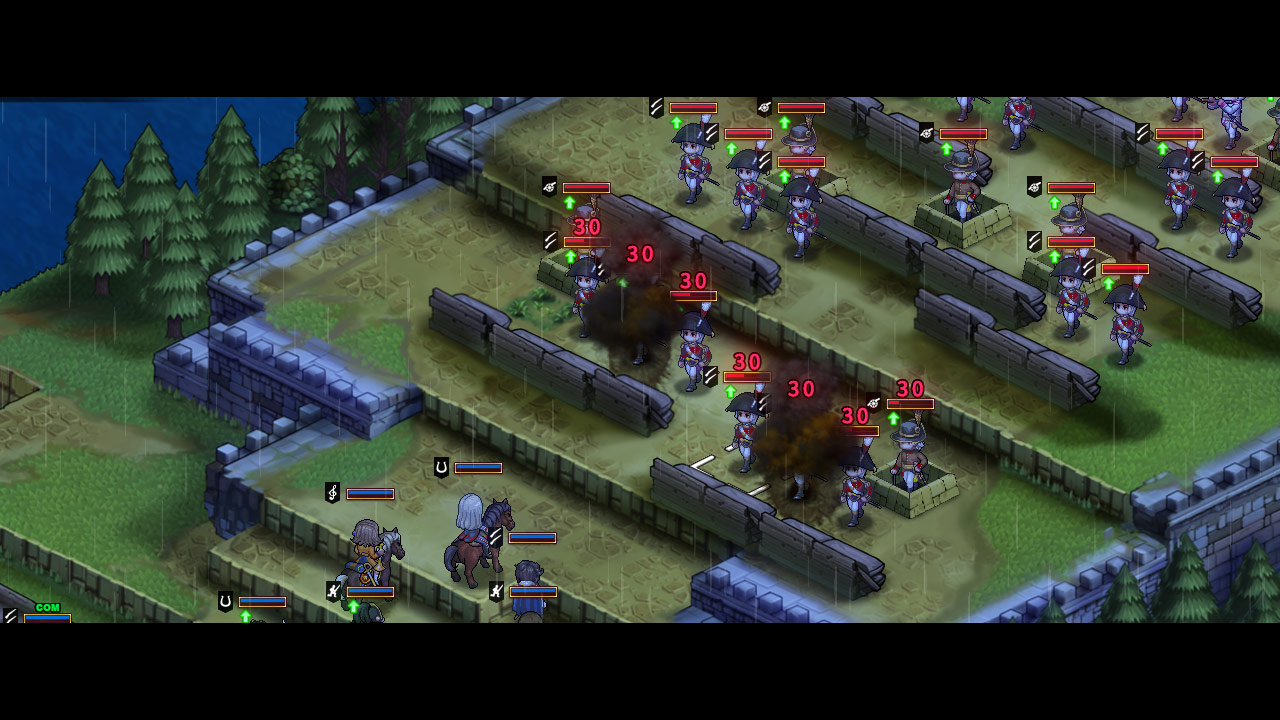Click the horseshoe icon near the bottom screen edge
This screenshot has height=720, width=1280.
point(224,602)
